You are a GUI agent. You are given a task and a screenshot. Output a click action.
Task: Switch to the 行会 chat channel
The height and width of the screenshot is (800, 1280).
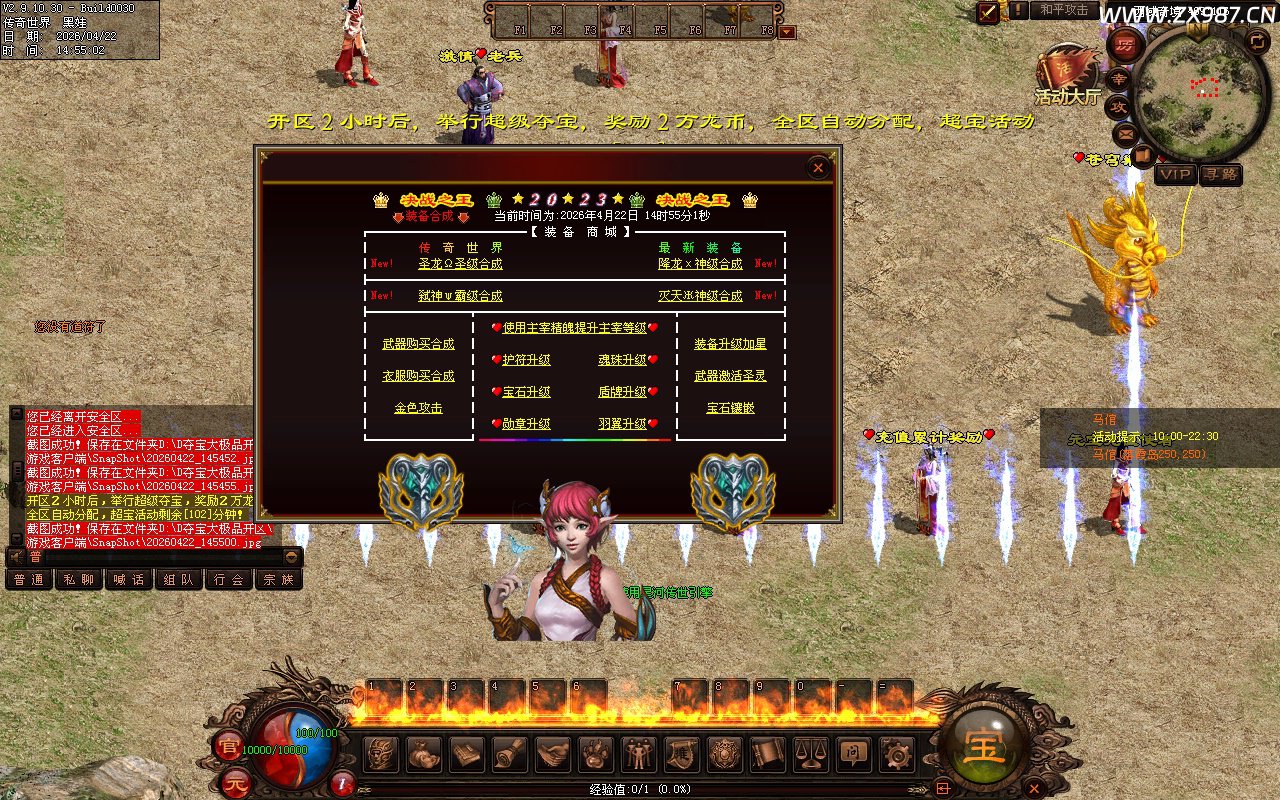(229, 579)
